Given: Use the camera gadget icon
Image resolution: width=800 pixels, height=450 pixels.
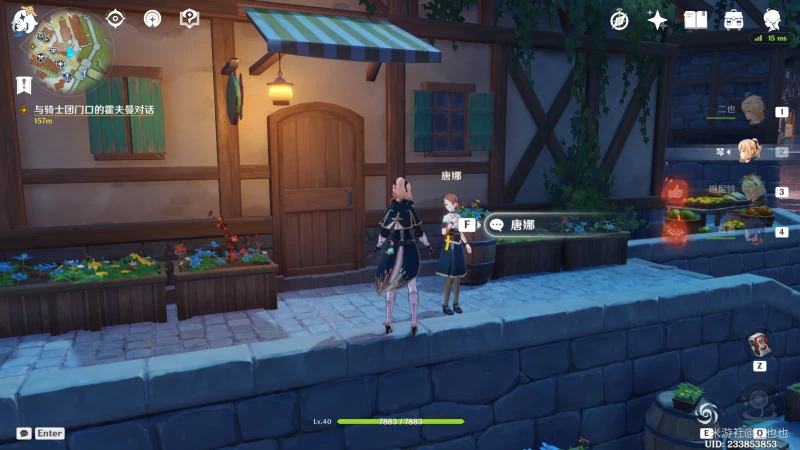Looking at the screenshot, I should point(759,345).
